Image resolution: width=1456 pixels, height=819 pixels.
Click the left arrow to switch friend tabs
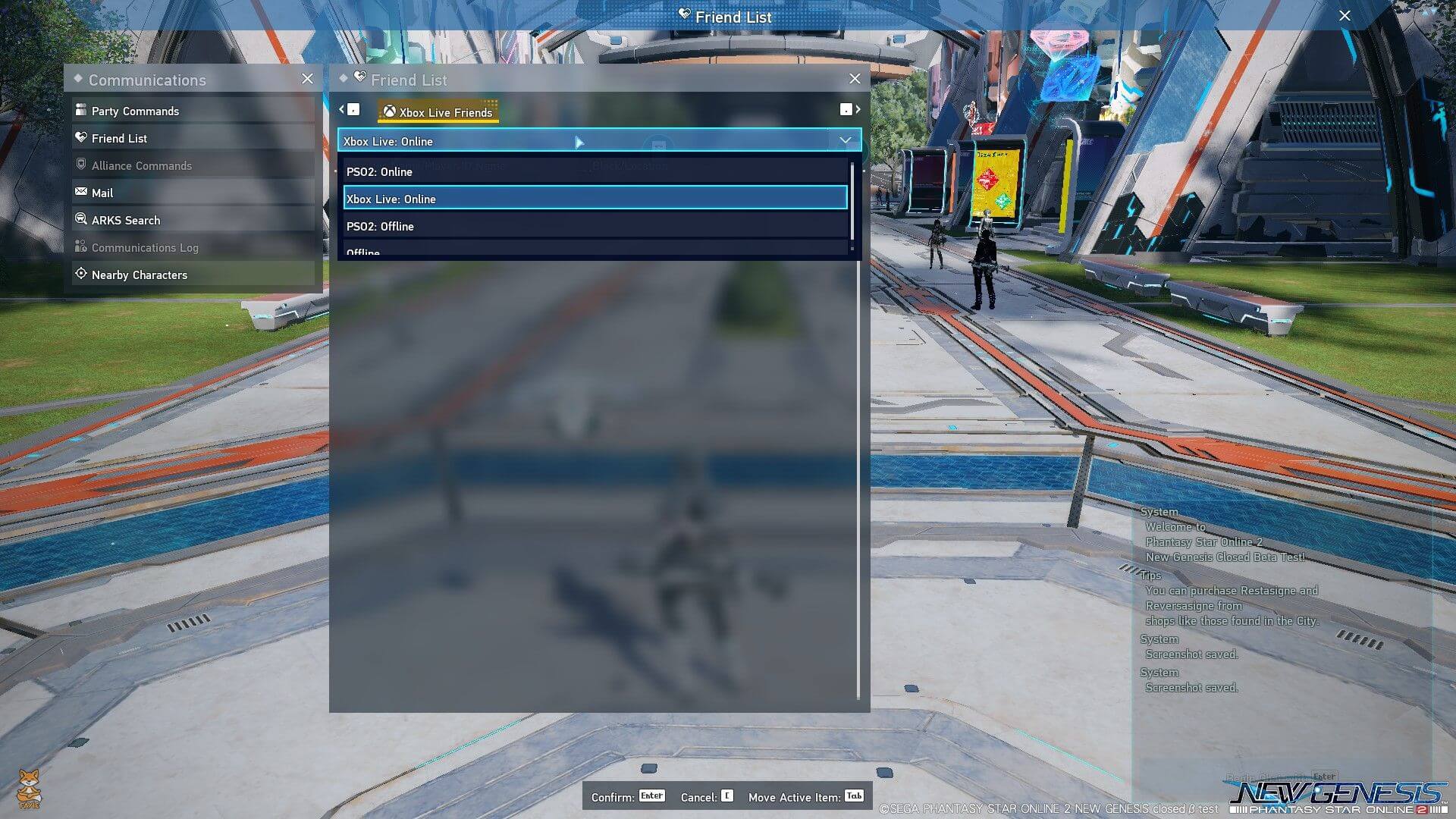coord(342,109)
